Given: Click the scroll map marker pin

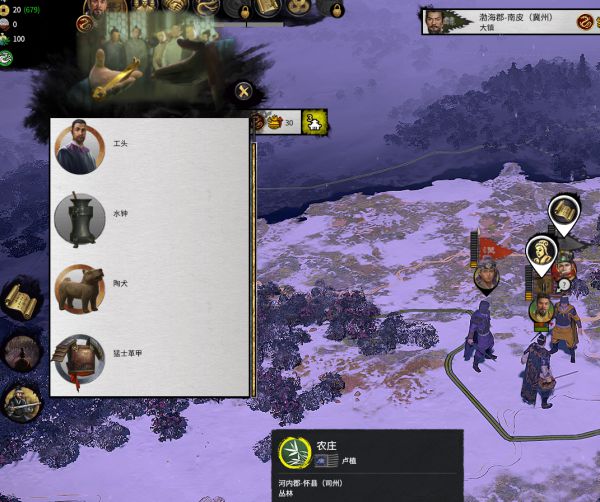Looking at the screenshot, I should point(564,212).
